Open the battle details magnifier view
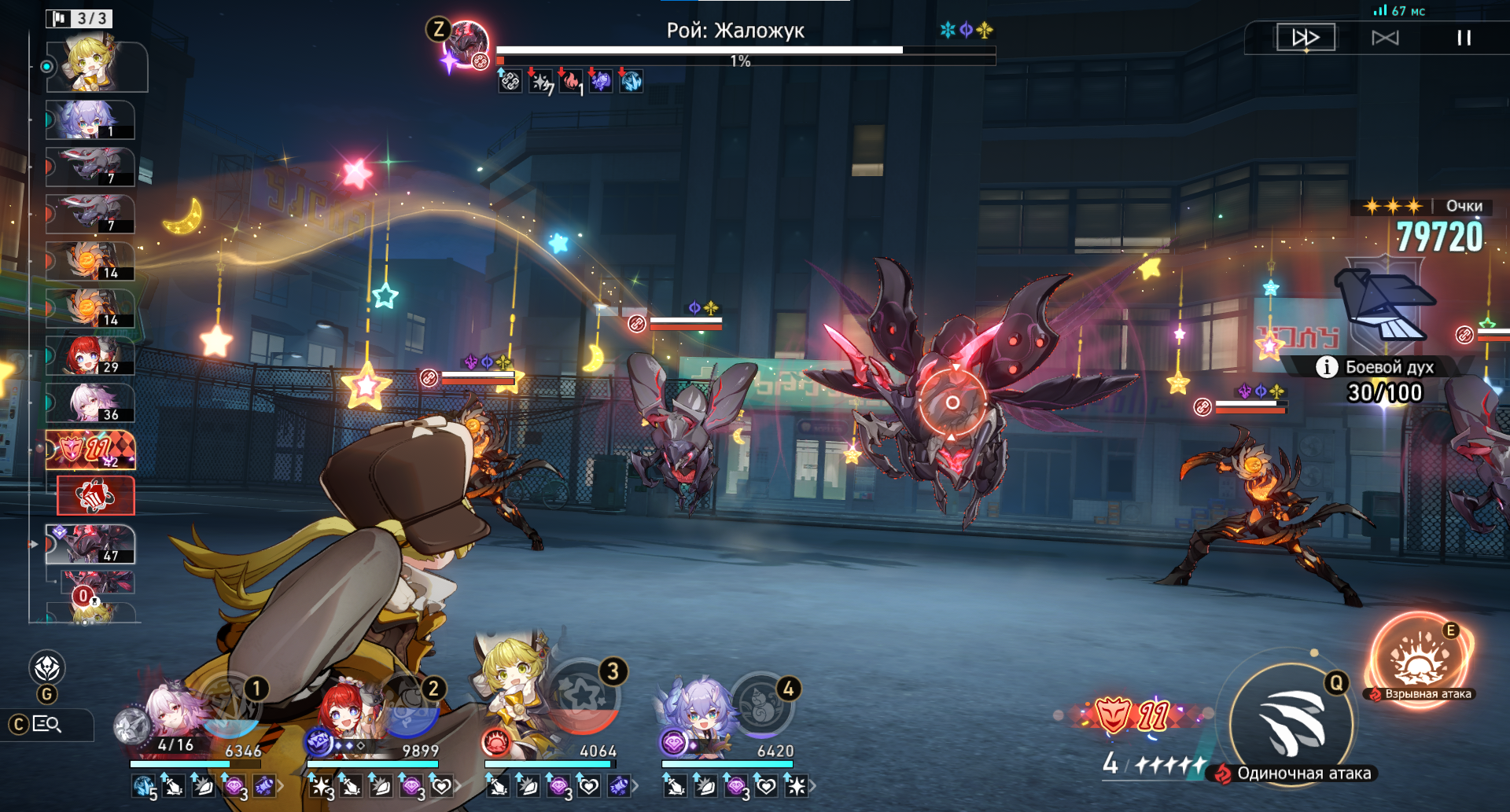 [x=47, y=724]
